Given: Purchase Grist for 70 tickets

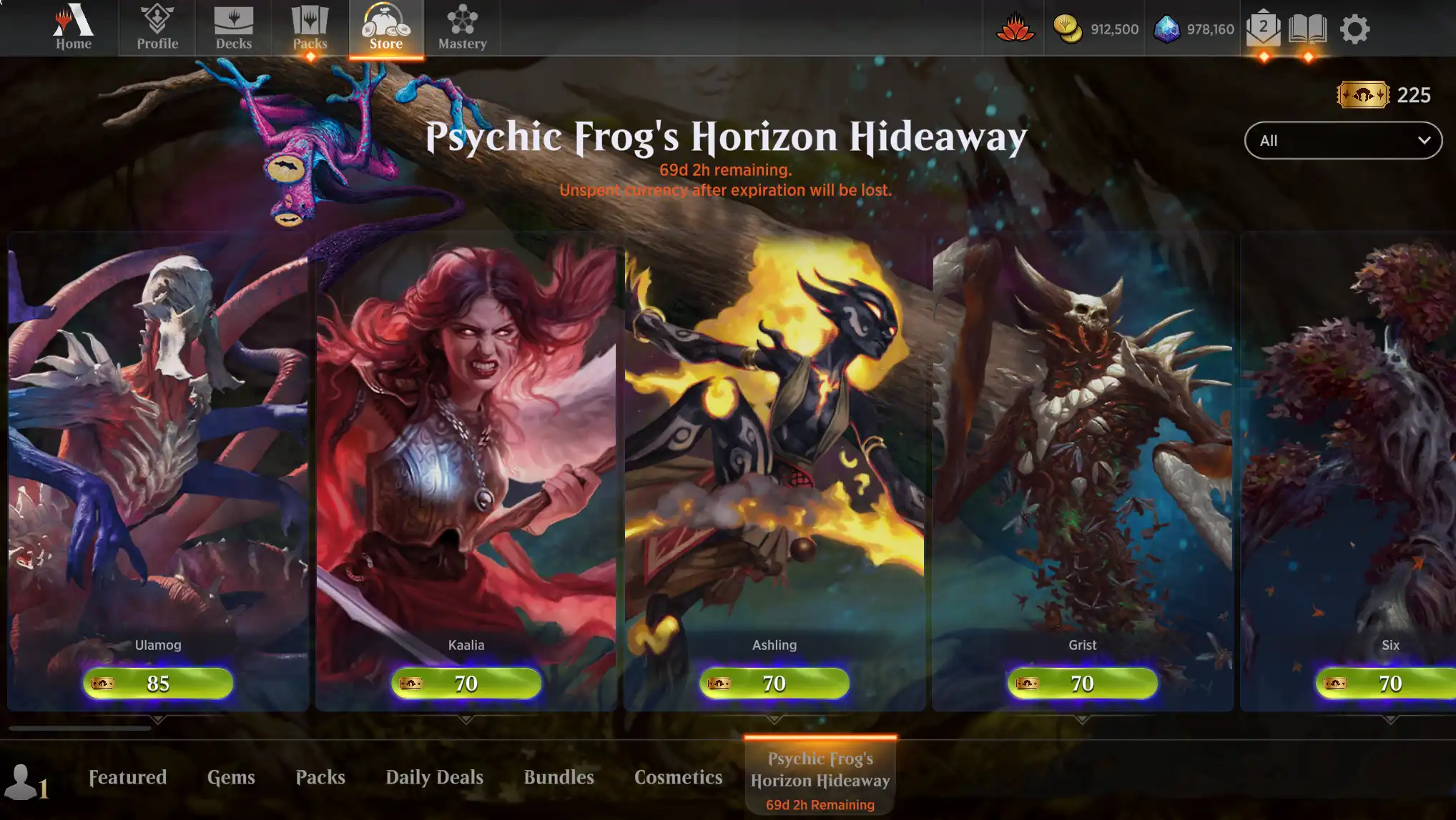Looking at the screenshot, I should pos(1081,683).
